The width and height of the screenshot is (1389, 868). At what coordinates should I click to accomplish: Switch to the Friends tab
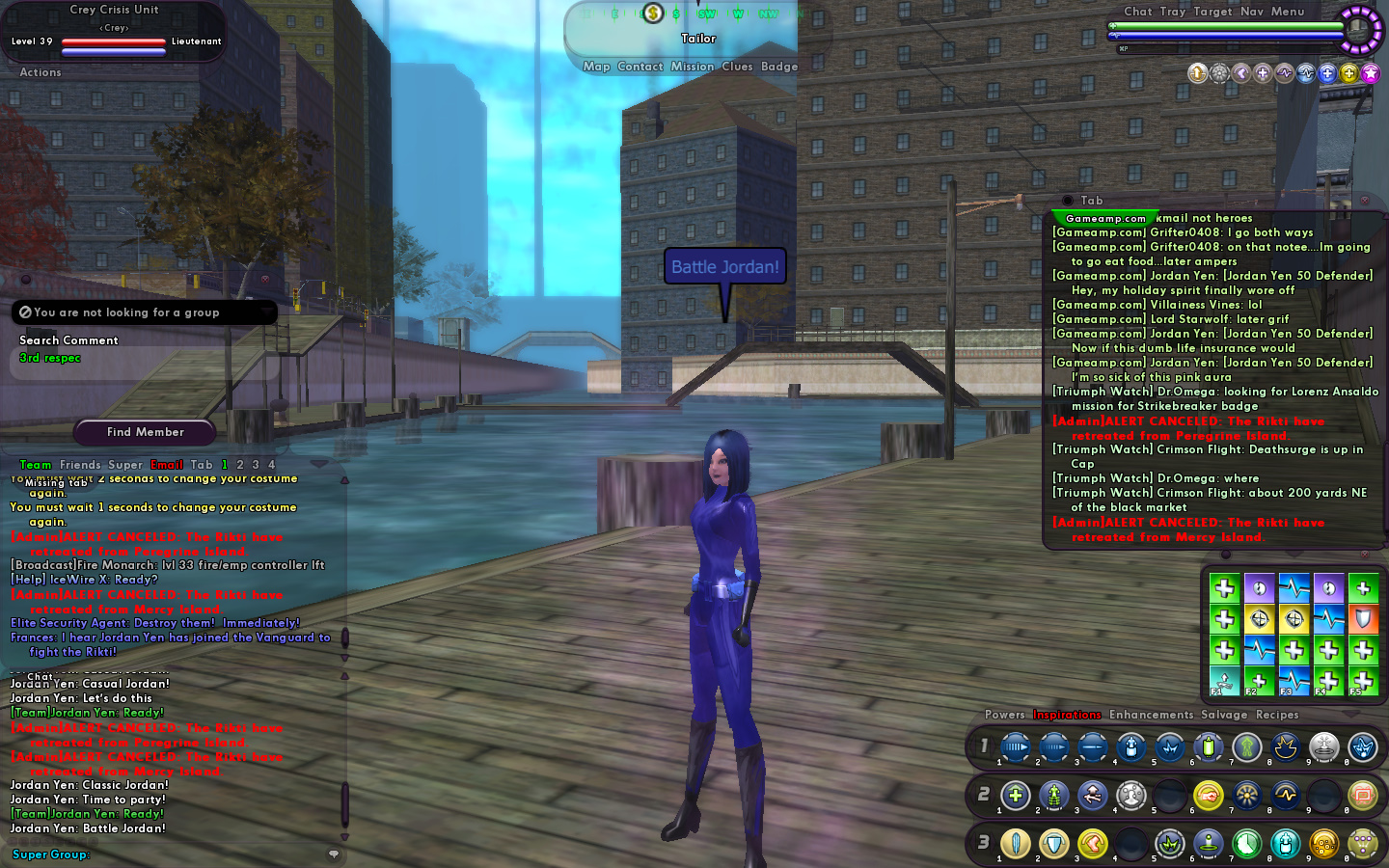pos(80,465)
